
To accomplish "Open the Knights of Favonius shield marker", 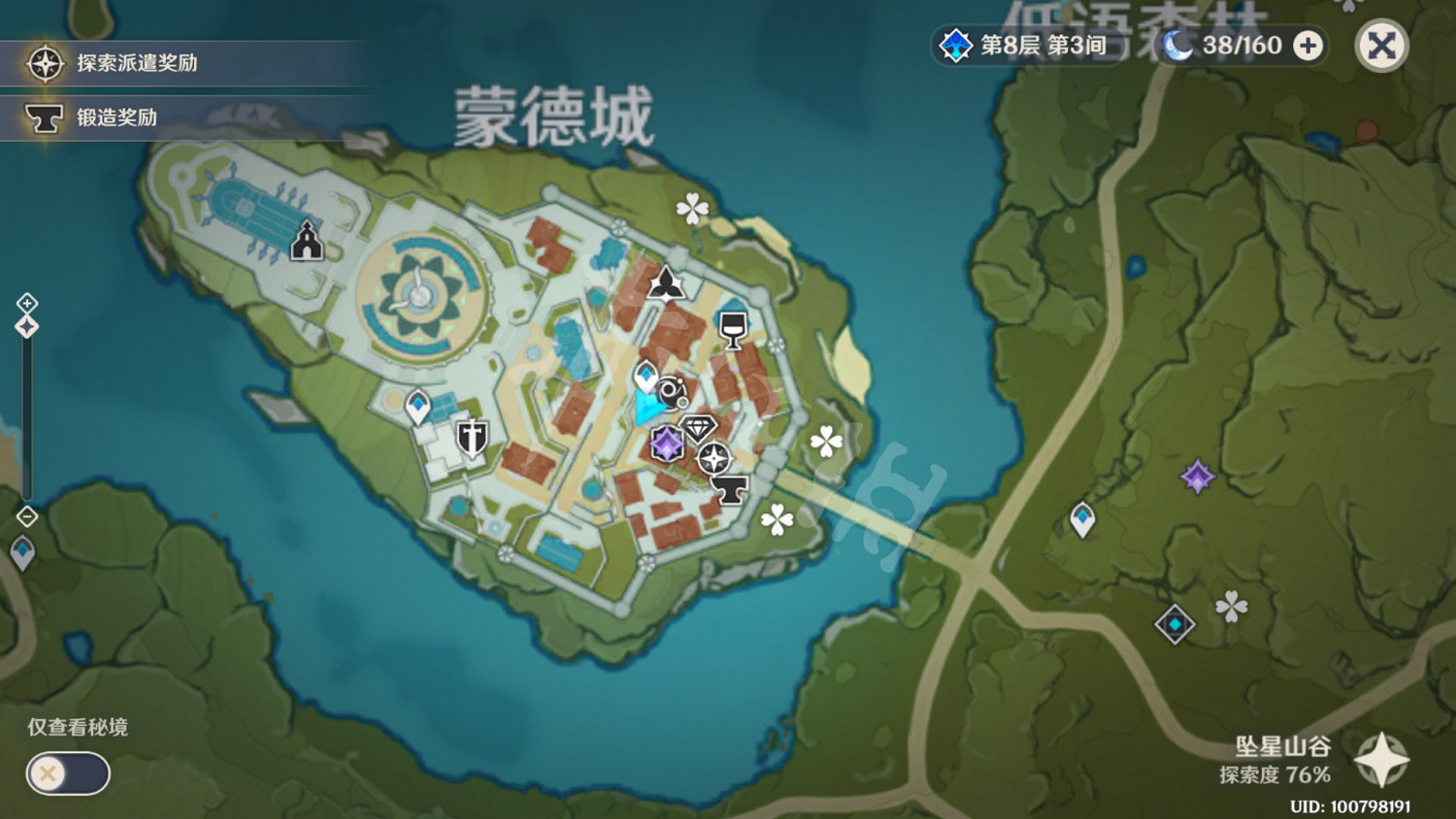I will pos(471,436).
